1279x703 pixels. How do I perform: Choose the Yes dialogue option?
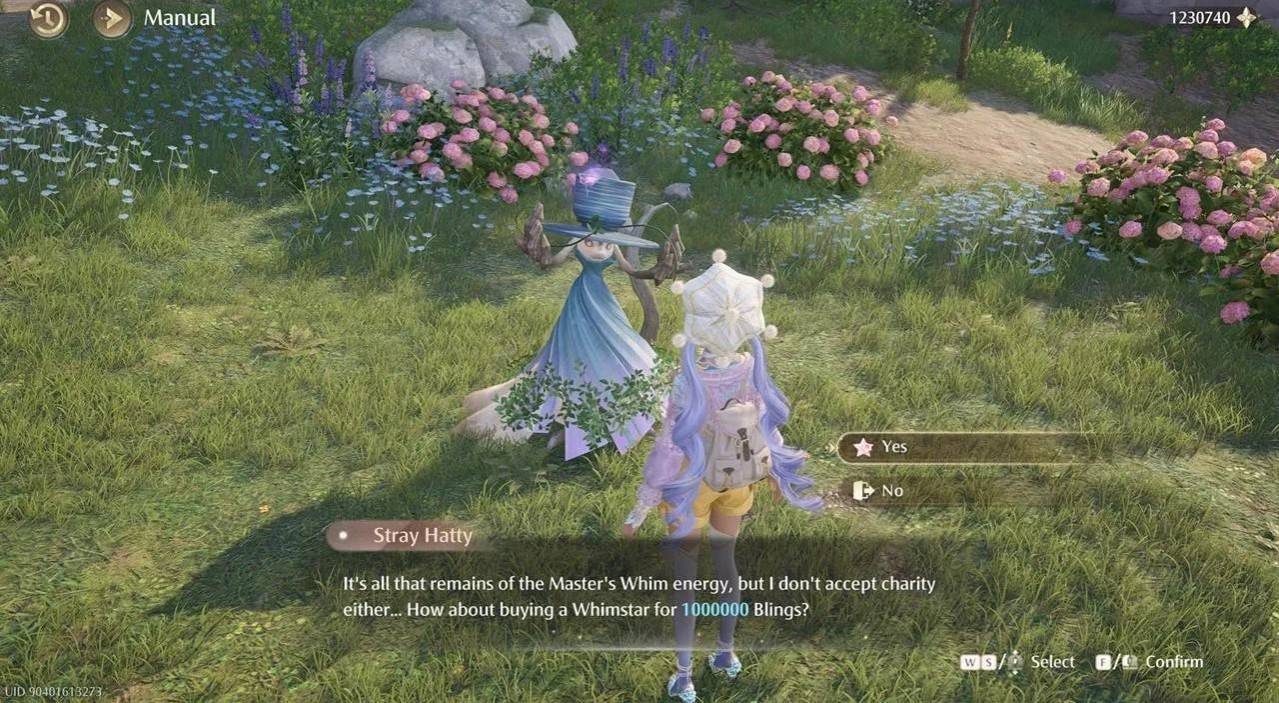pyautogui.click(x=960, y=447)
